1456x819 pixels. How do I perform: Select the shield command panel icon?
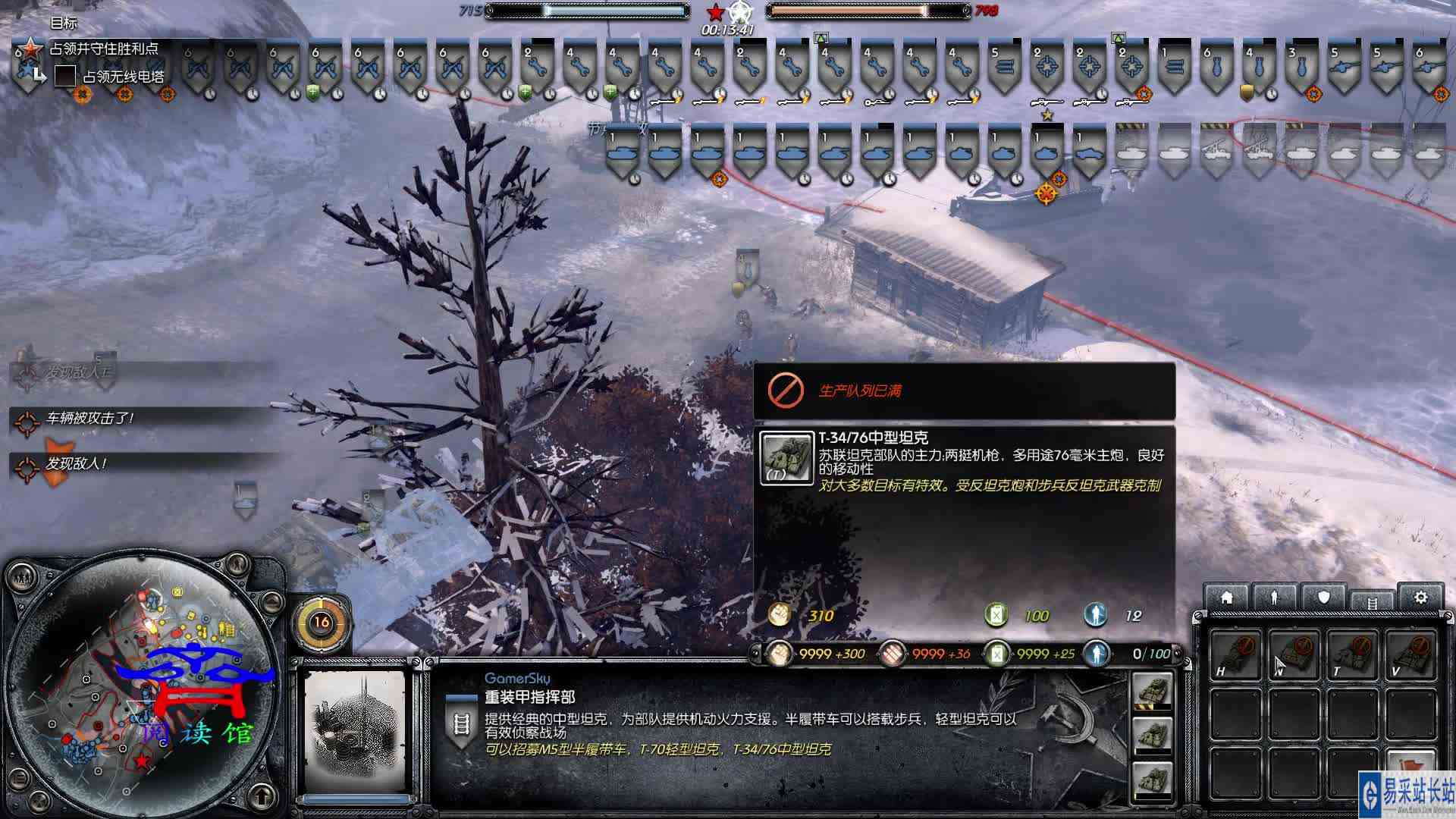[x=1323, y=597]
